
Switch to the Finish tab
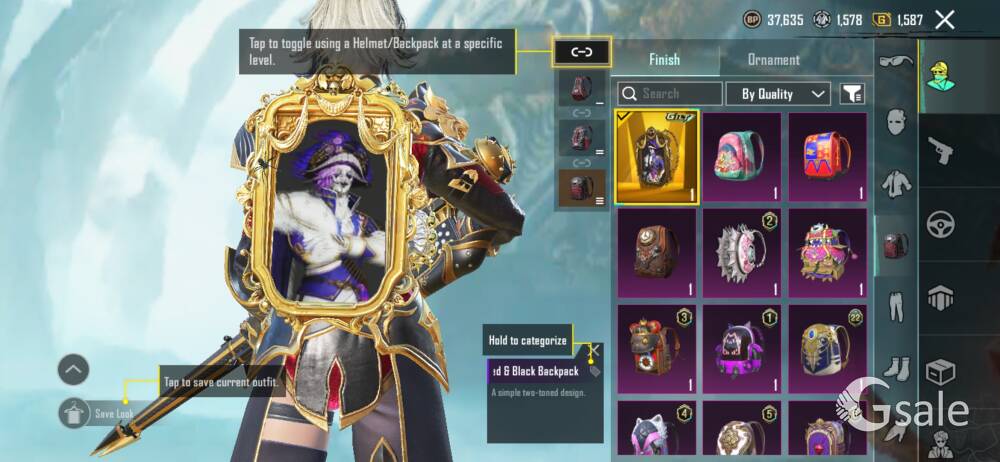(x=665, y=59)
